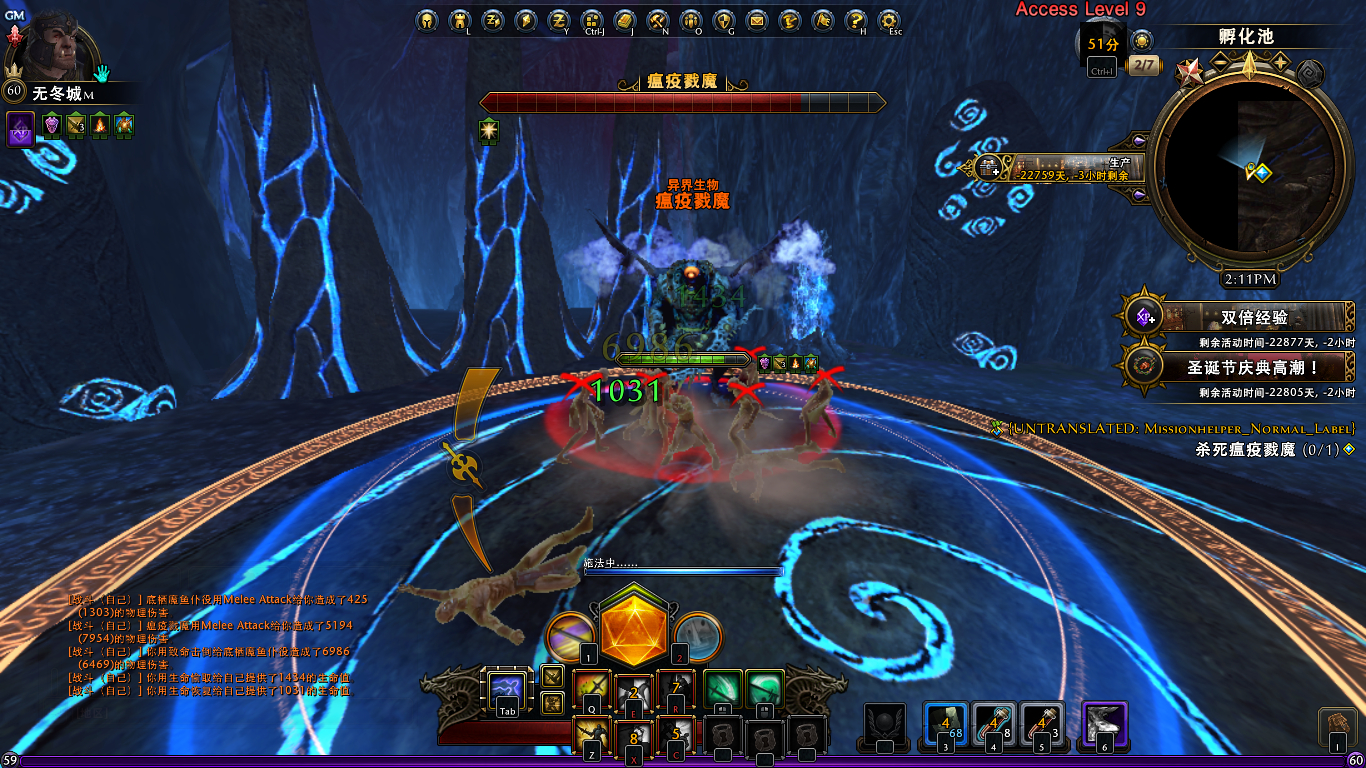Image resolution: width=1366 pixels, height=768 pixels.
Task: Open the crossed hammers professions icon
Action: 657,20
